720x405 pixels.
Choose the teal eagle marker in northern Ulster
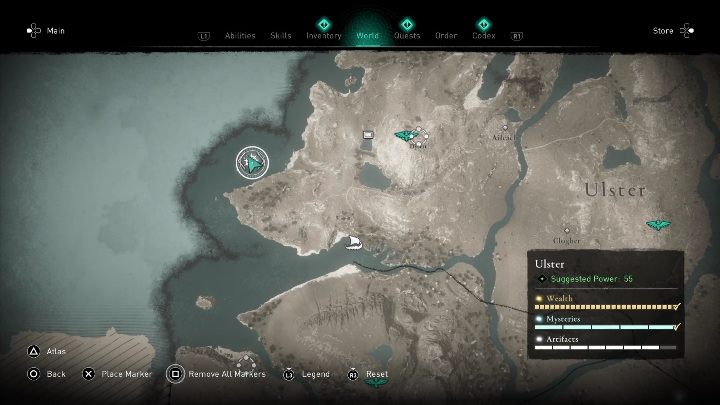pyautogui.click(x=404, y=135)
